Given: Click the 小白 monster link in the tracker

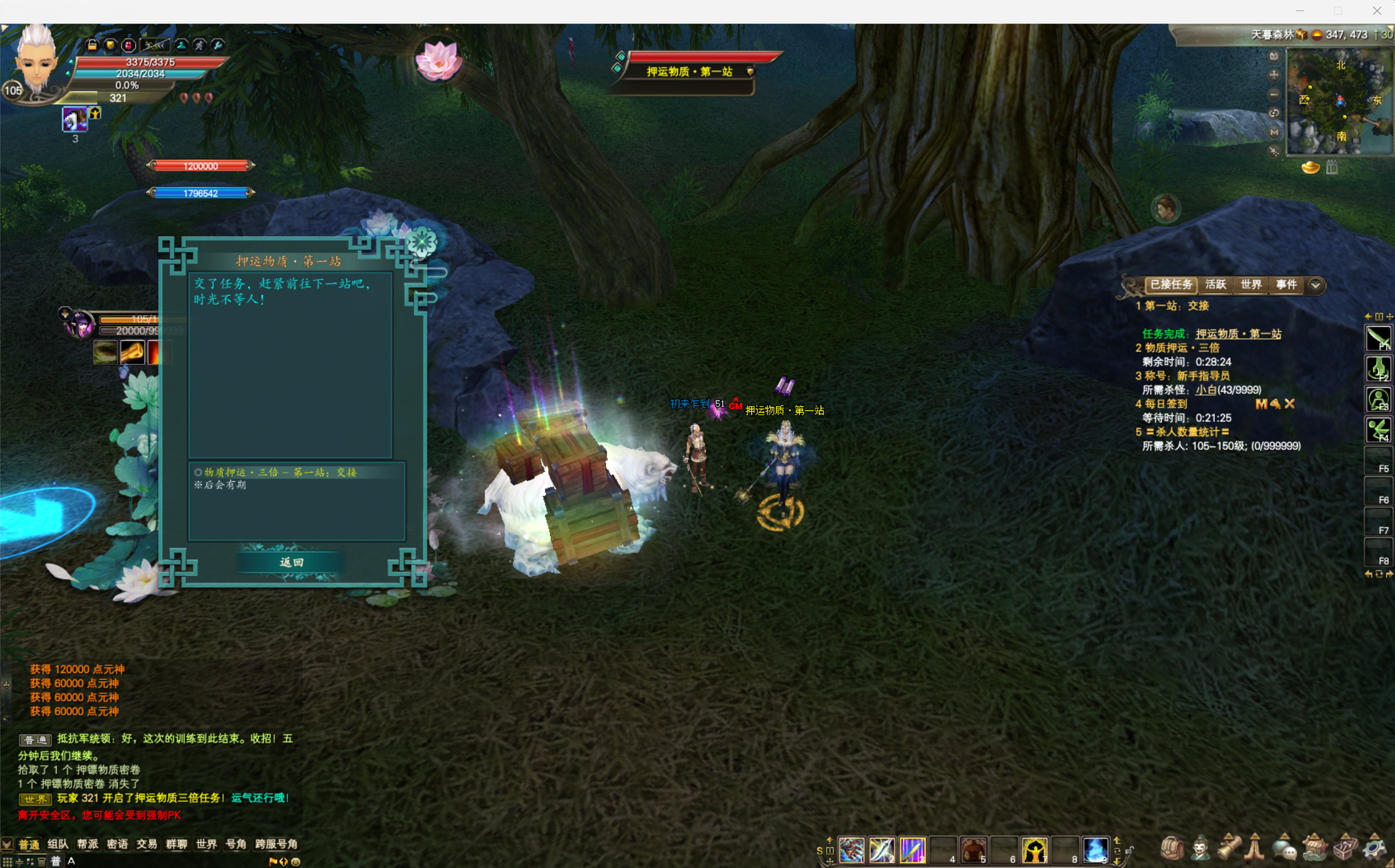Looking at the screenshot, I should (x=1205, y=390).
